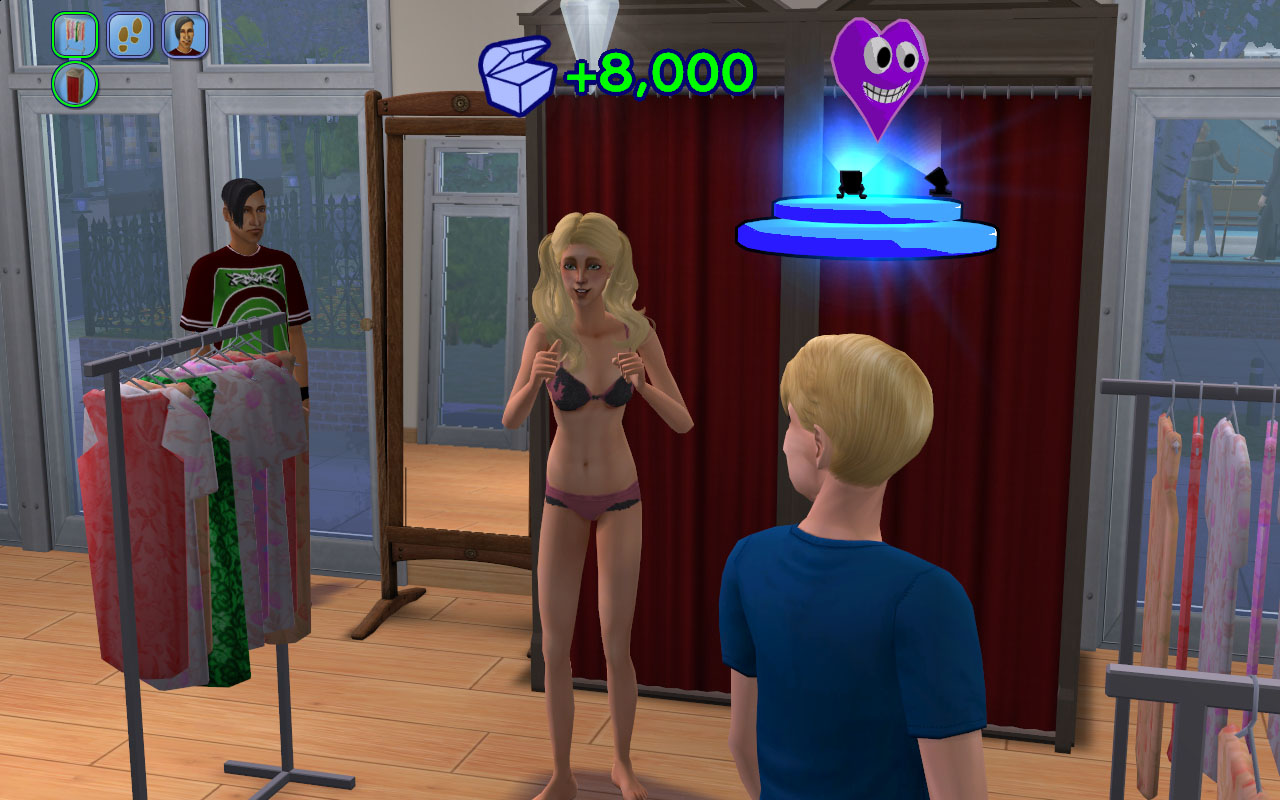1280x800 pixels.
Task: Click the footprints action in the queue
Action: point(130,35)
